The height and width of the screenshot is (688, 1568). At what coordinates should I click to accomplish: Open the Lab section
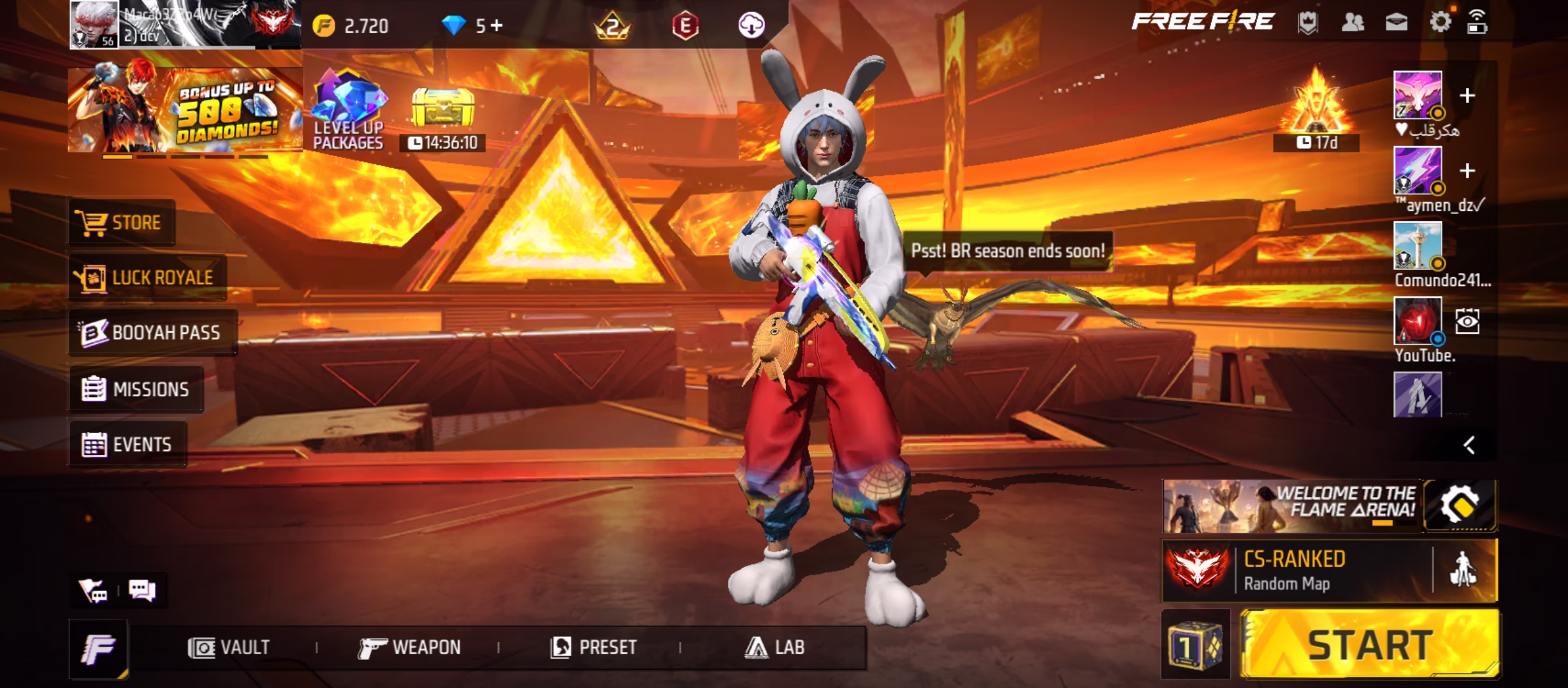tap(774, 648)
